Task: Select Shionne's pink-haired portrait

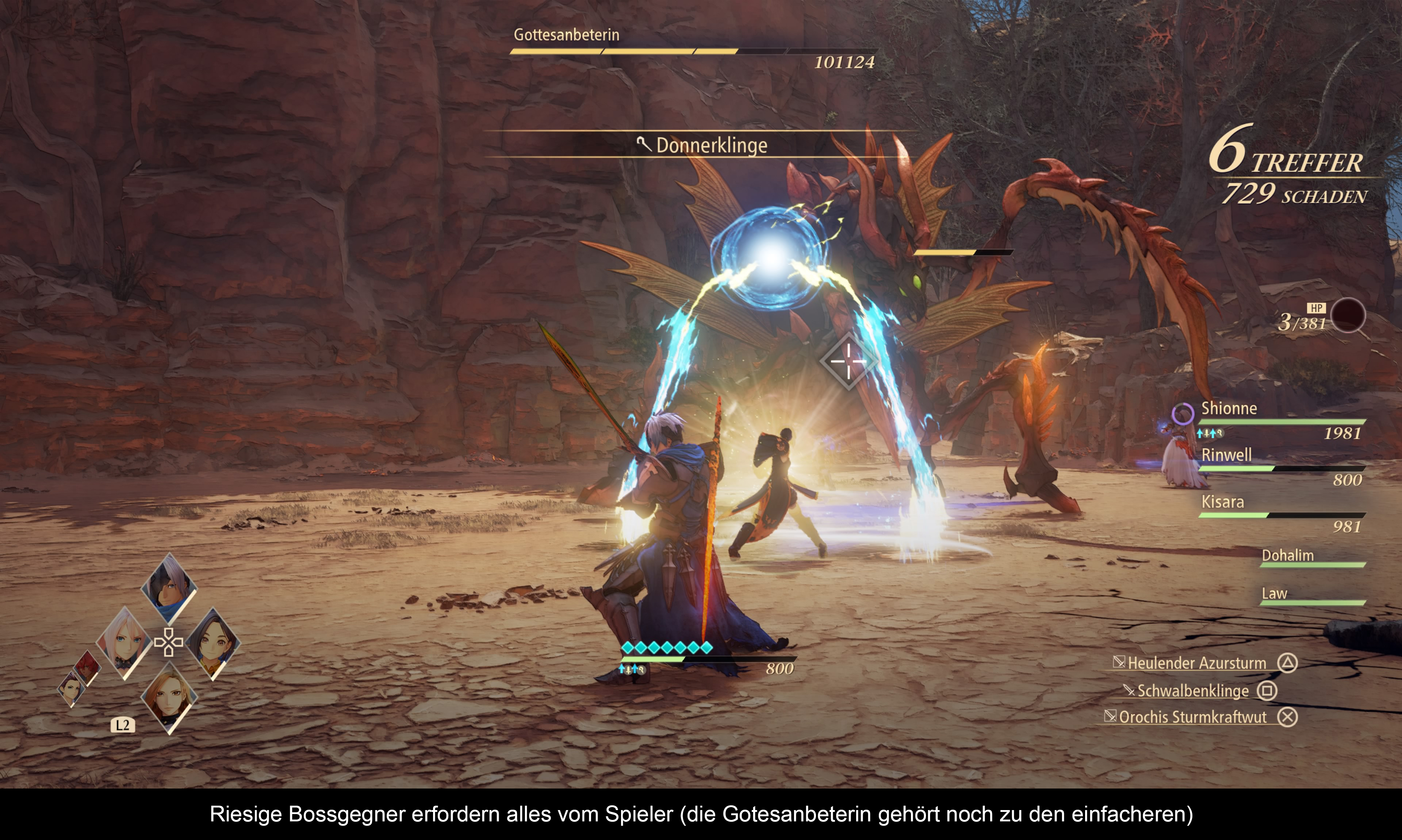Action: [125, 642]
